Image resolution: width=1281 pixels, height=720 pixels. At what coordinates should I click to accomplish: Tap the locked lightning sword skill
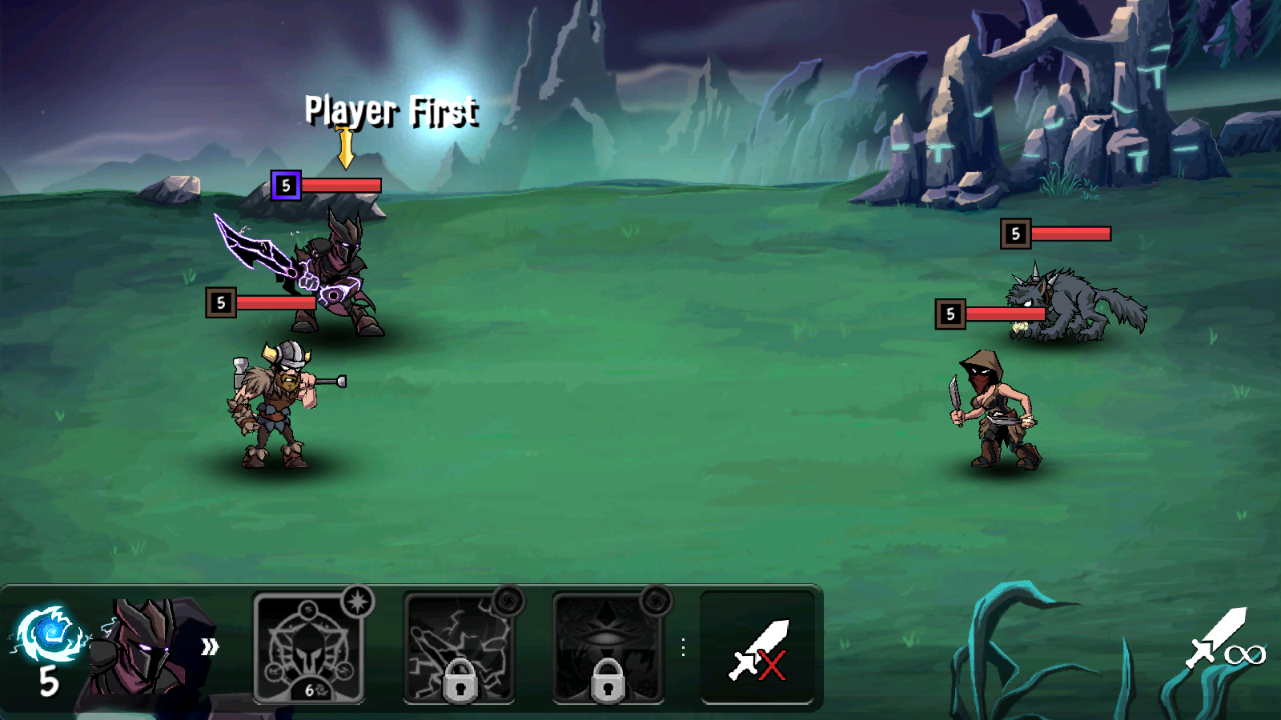coord(459,647)
